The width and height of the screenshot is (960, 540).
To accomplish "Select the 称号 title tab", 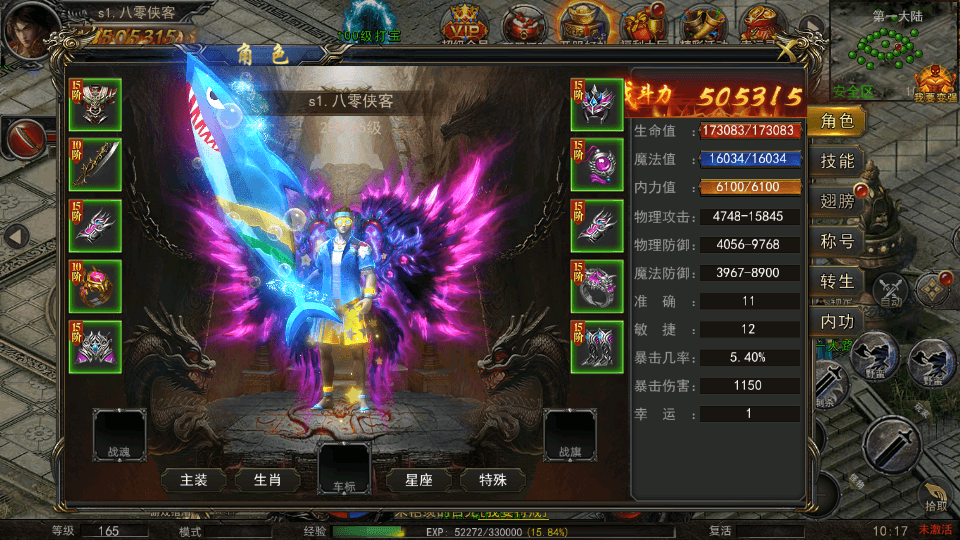I will click(x=836, y=241).
